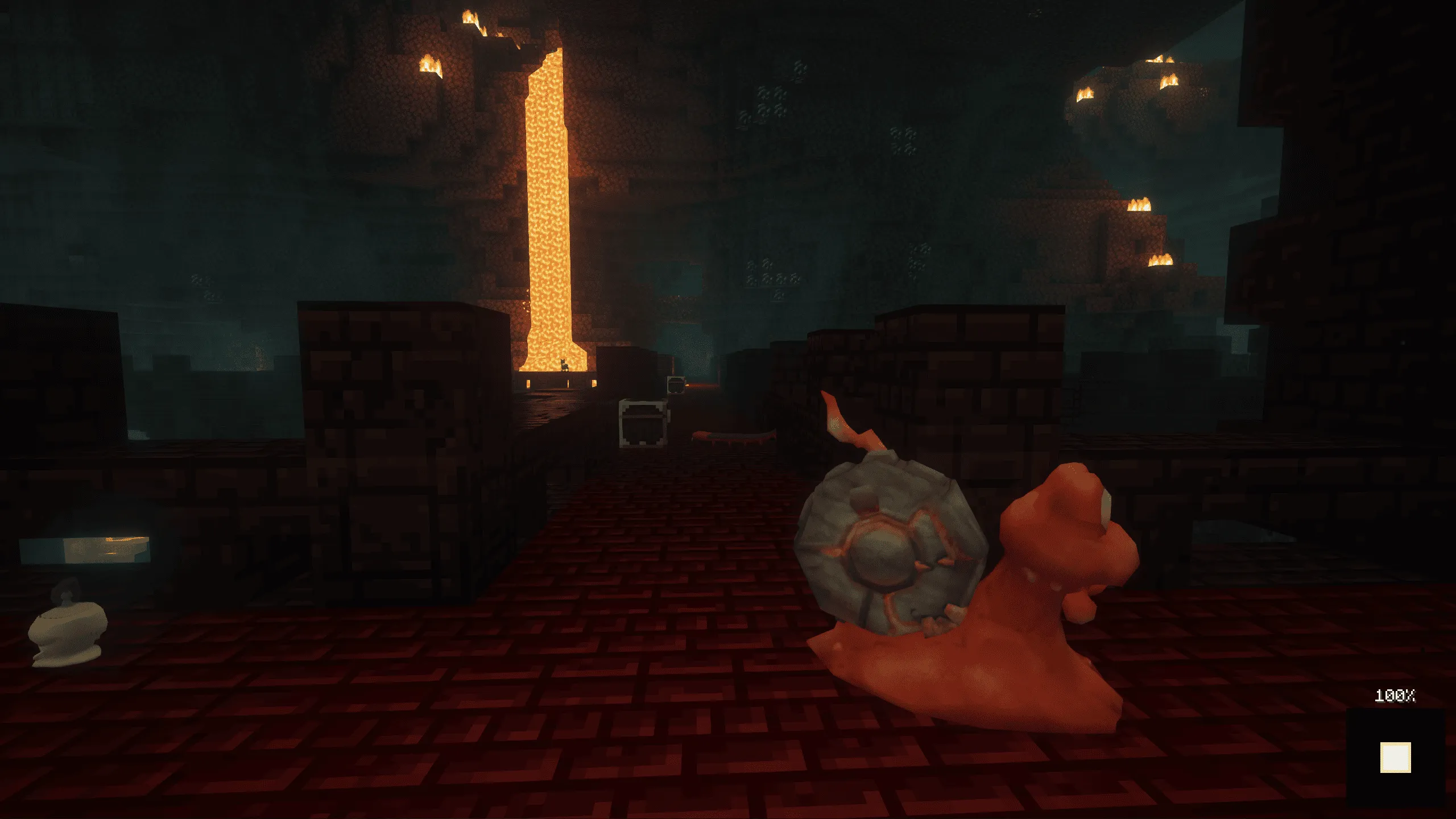
Task: Click the creature silhouette beneath the lavafall
Action: tap(564, 364)
